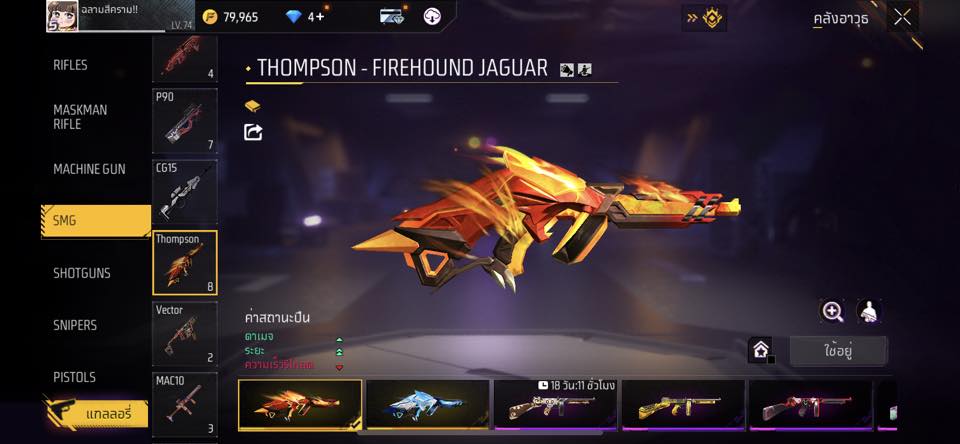Close the weapon vault screen
The width and height of the screenshot is (960, 444).
[x=902, y=17]
